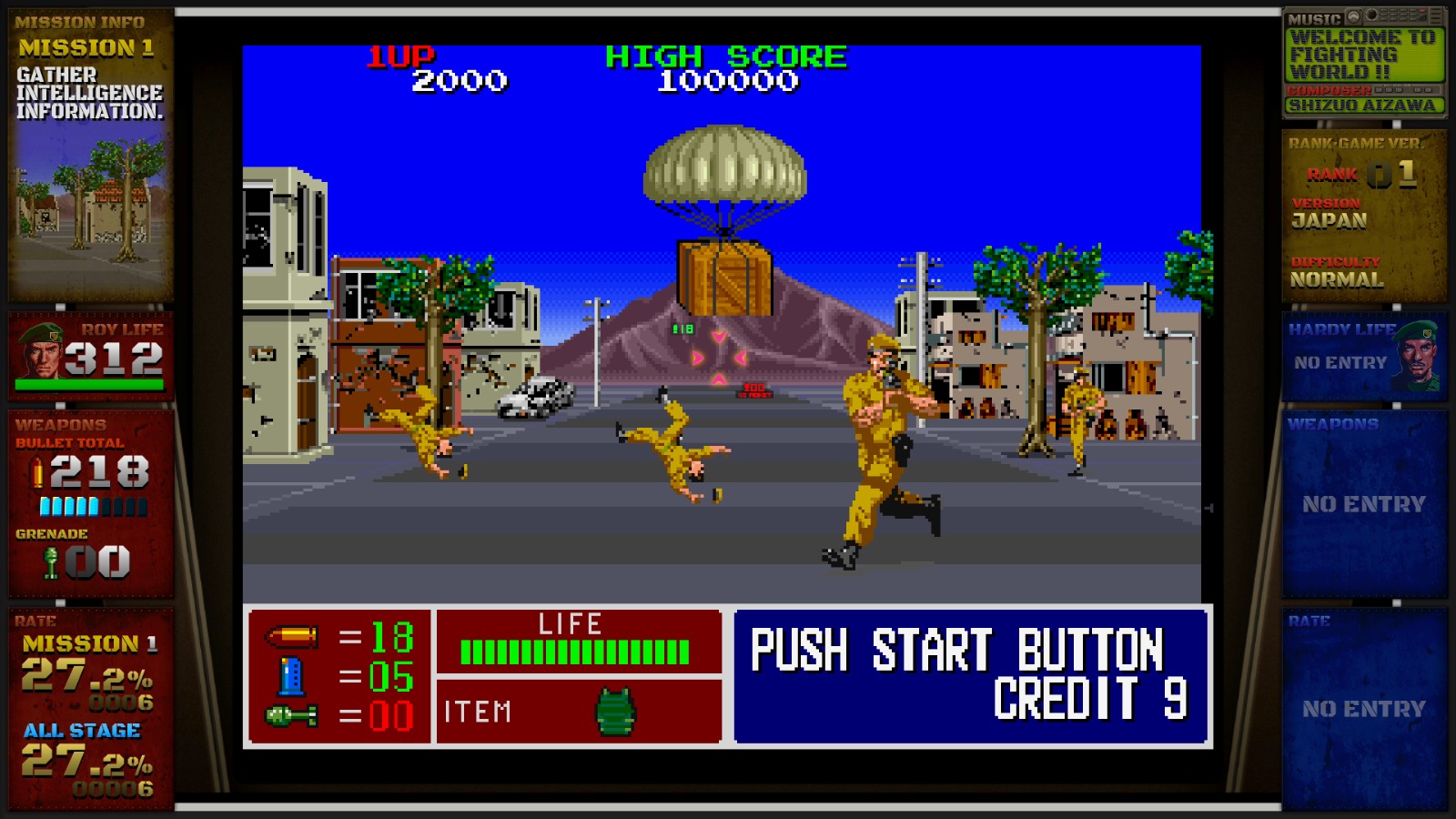Click the Push Start Button prompt panel
This screenshot has width=1456, height=819.
click(971, 676)
